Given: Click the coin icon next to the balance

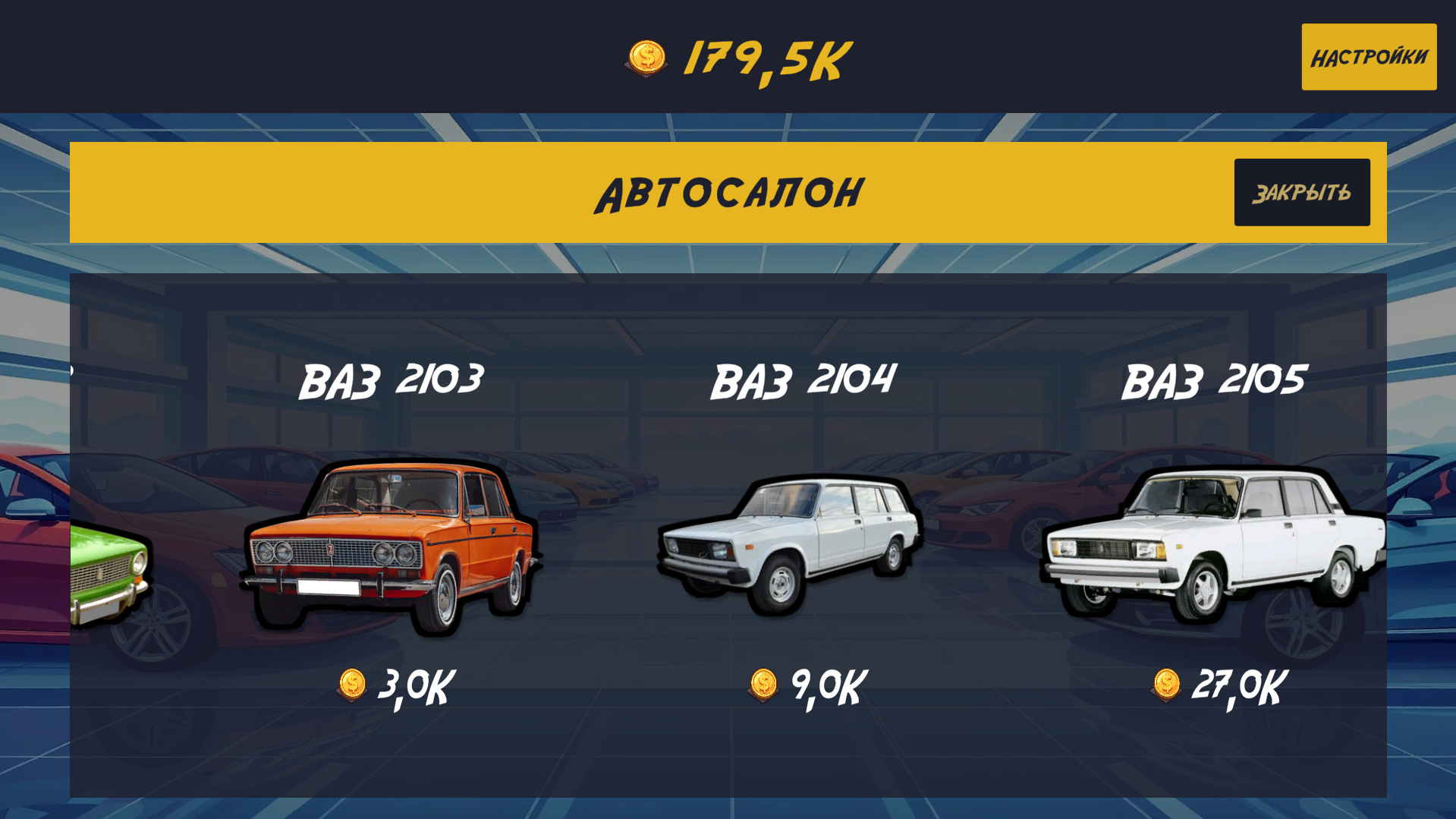Looking at the screenshot, I should click(x=646, y=55).
